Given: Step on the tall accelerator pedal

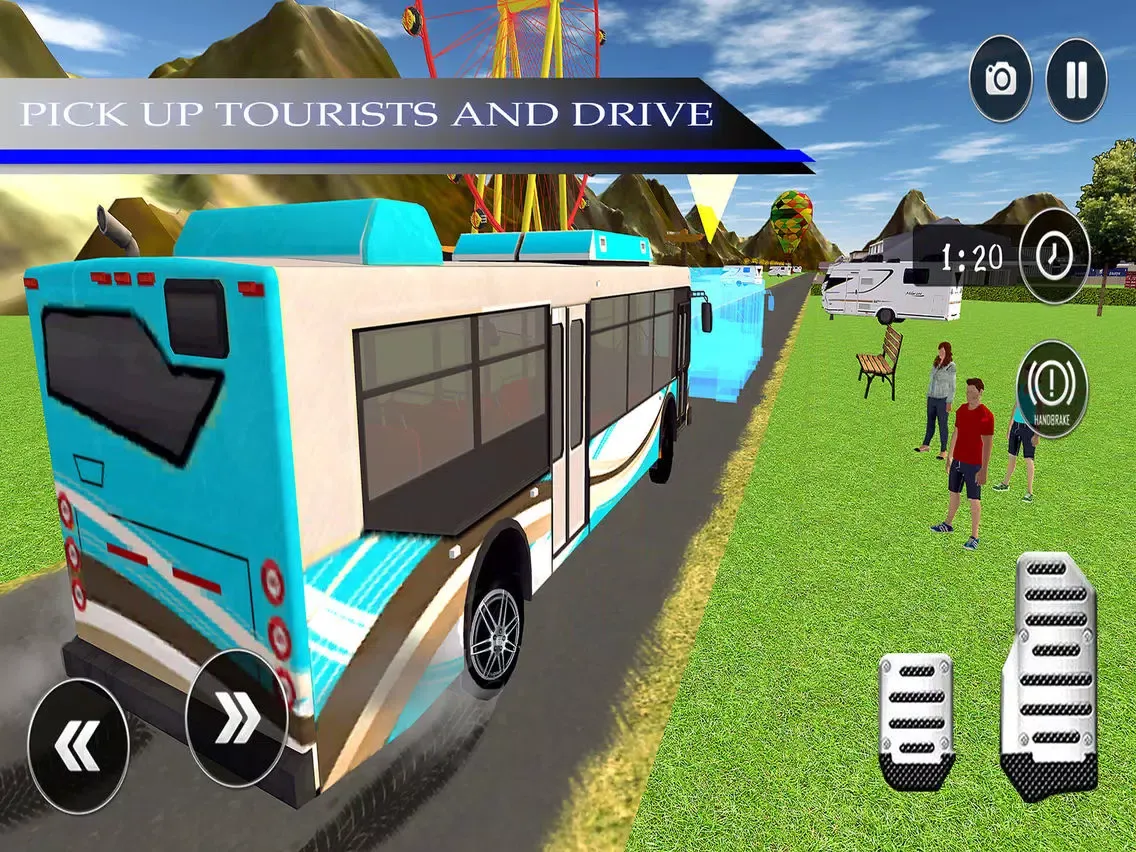Looking at the screenshot, I should point(1050,675).
